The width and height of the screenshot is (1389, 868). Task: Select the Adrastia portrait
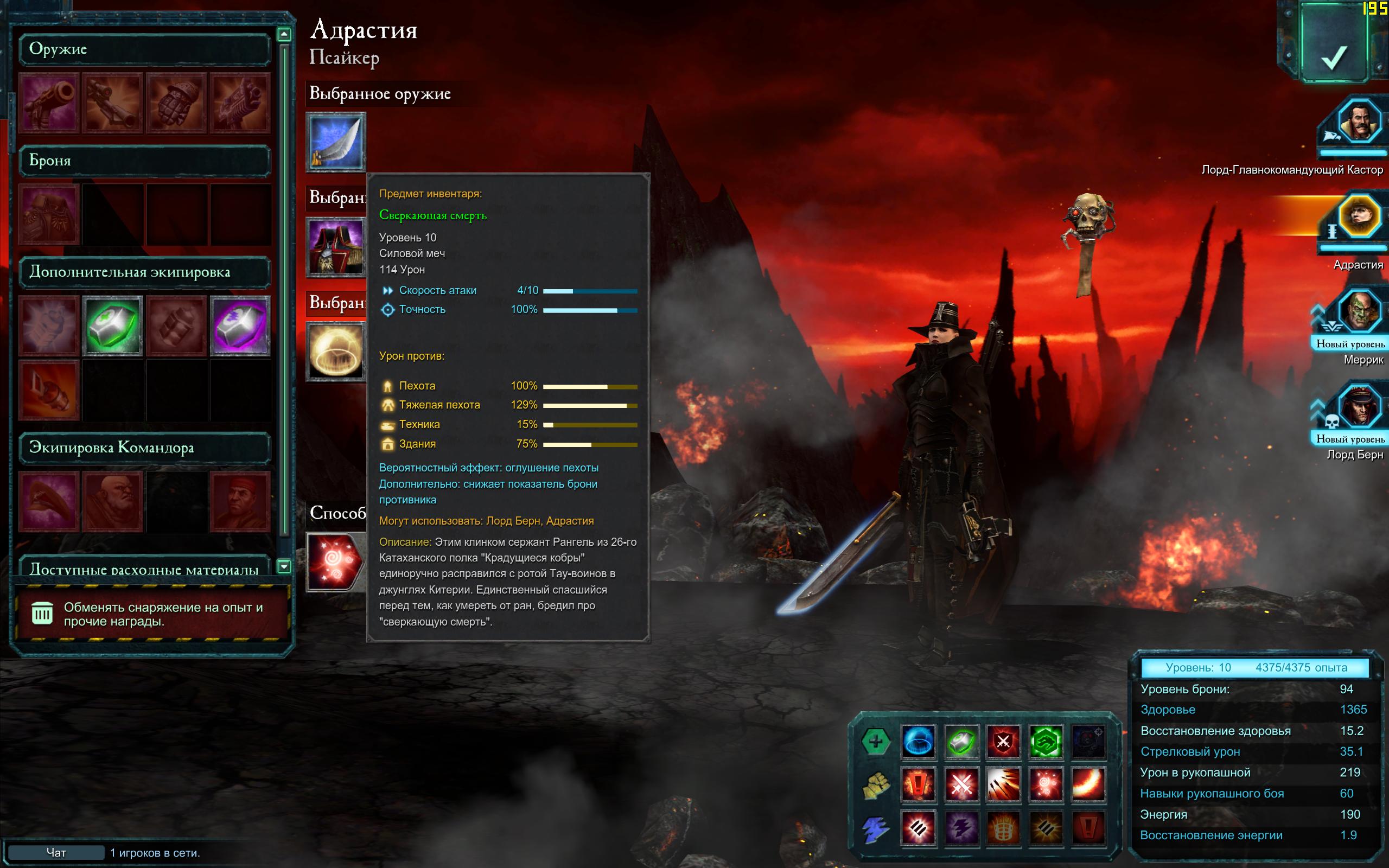pos(1359,217)
